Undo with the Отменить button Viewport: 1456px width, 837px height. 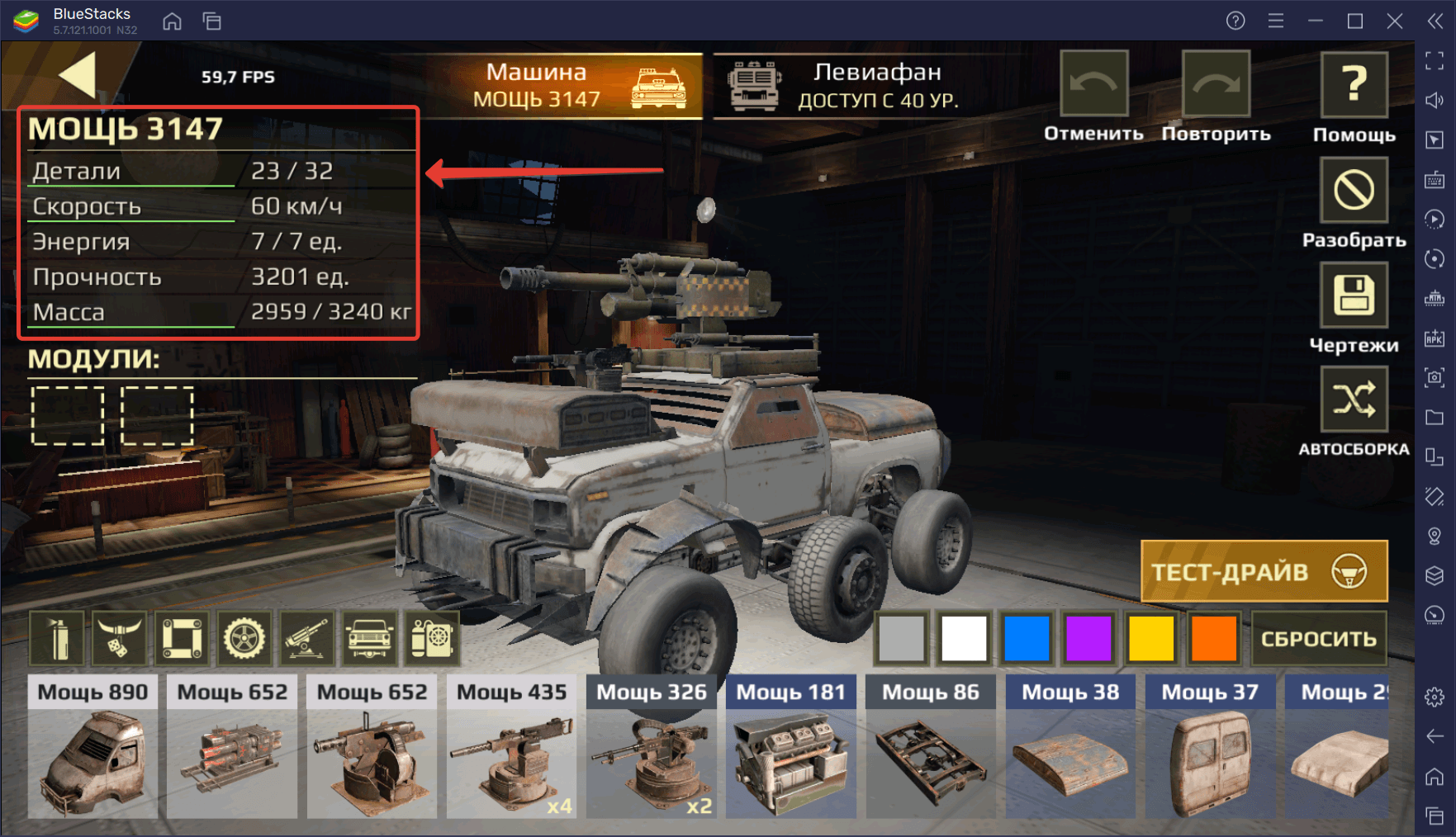[1093, 84]
